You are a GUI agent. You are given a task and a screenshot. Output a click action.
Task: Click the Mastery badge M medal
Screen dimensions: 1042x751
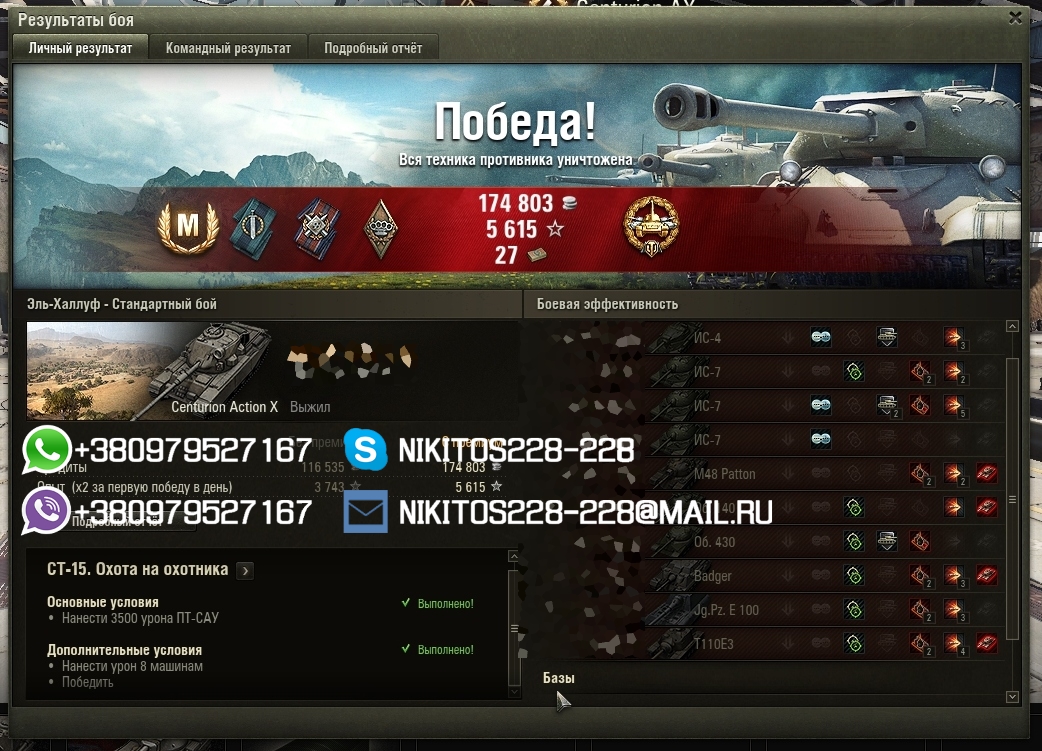click(187, 228)
